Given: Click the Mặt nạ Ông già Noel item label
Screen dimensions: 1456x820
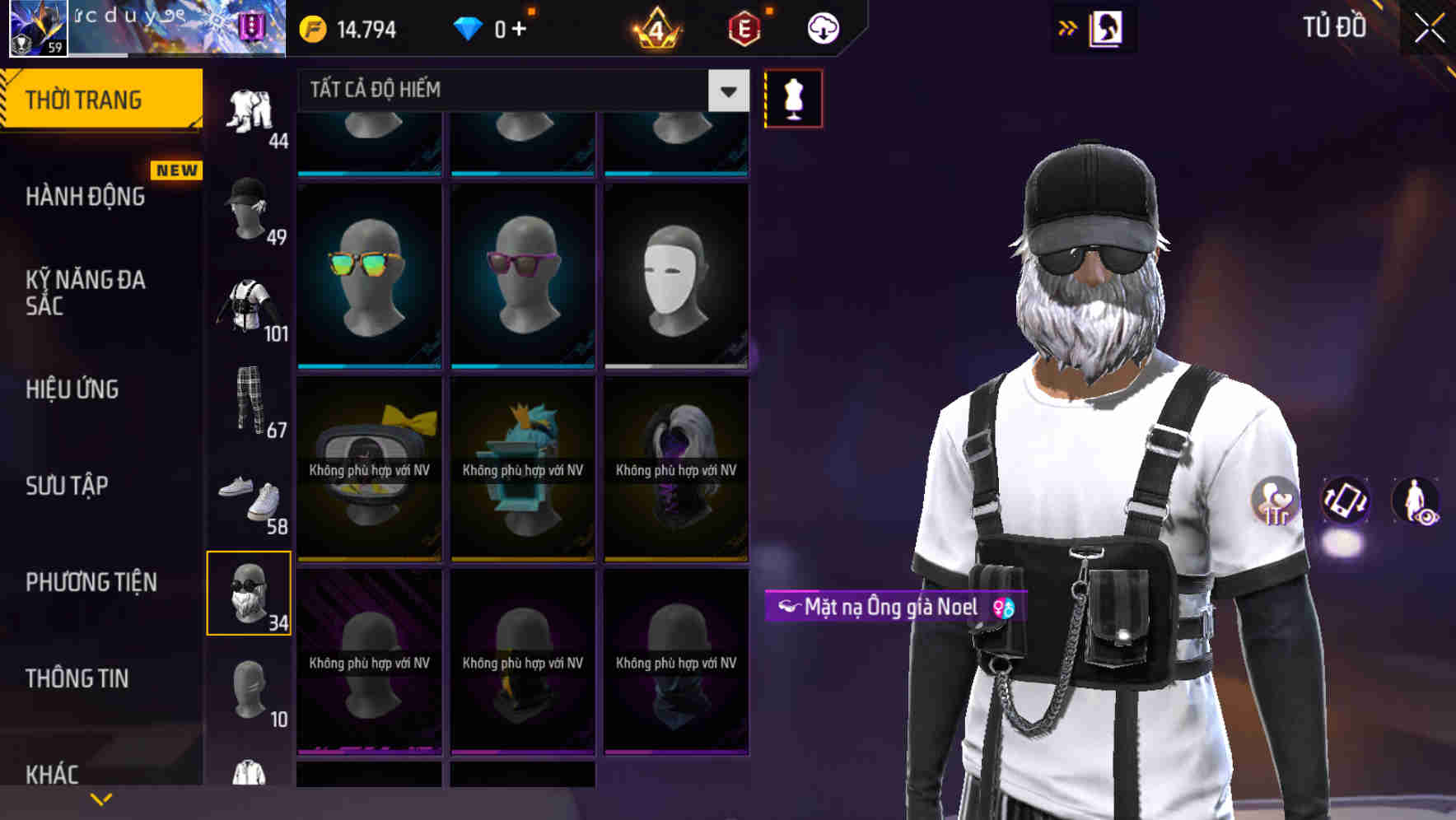Looking at the screenshot, I should point(889,607).
